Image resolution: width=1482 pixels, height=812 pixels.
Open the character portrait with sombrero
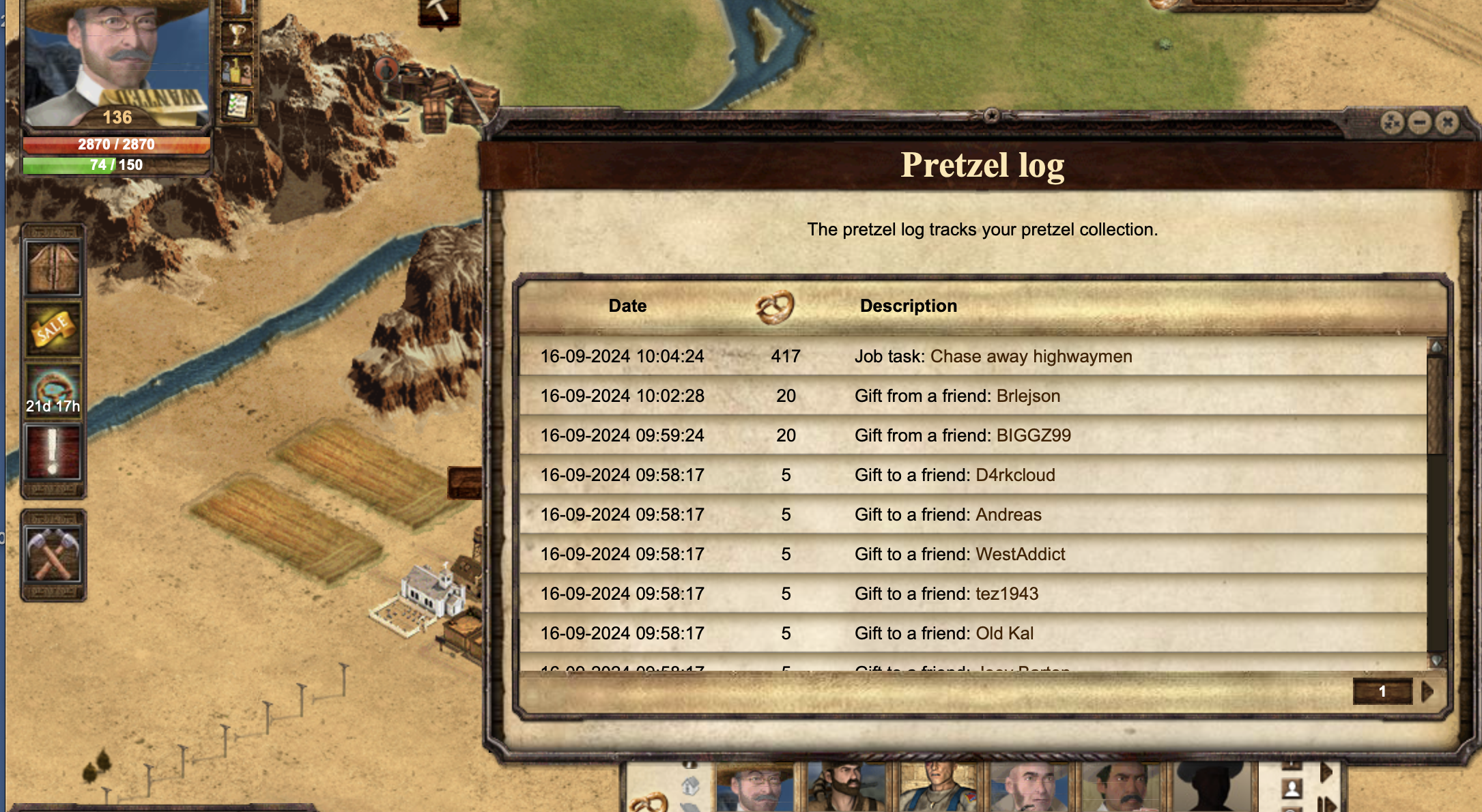pyautogui.click(x=116, y=61)
